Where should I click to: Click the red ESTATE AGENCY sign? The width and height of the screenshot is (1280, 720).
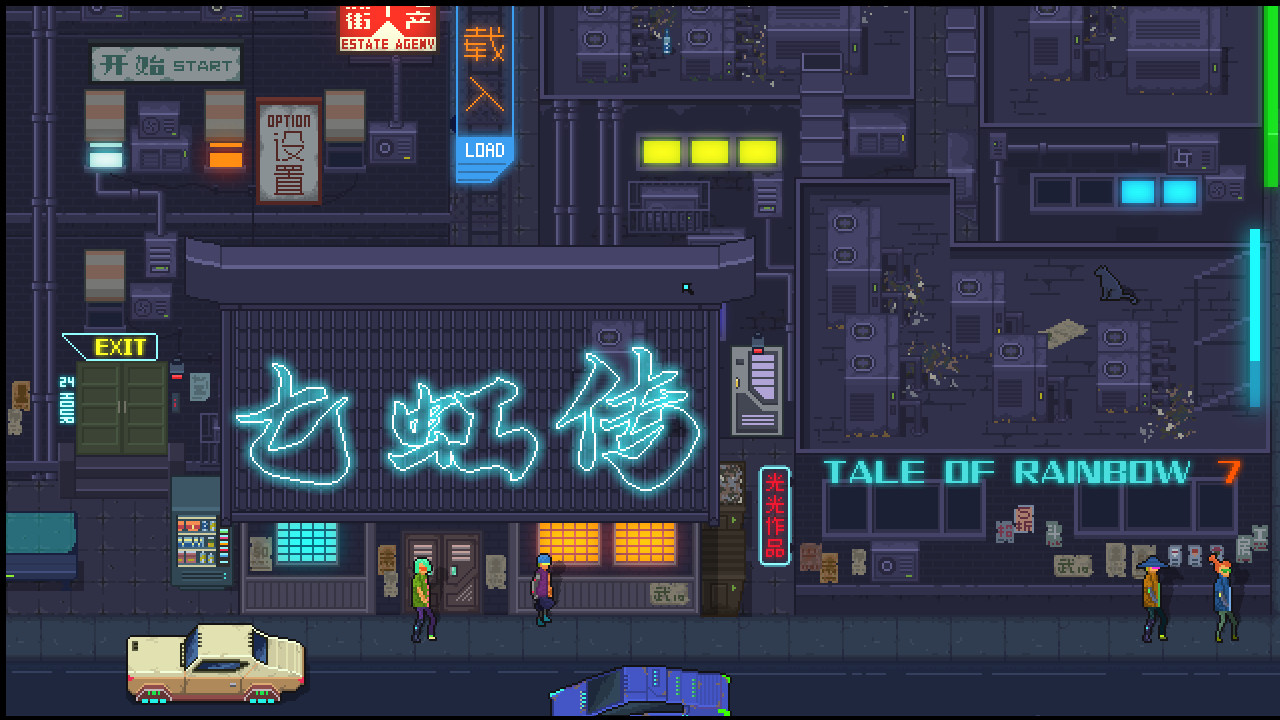pos(386,28)
